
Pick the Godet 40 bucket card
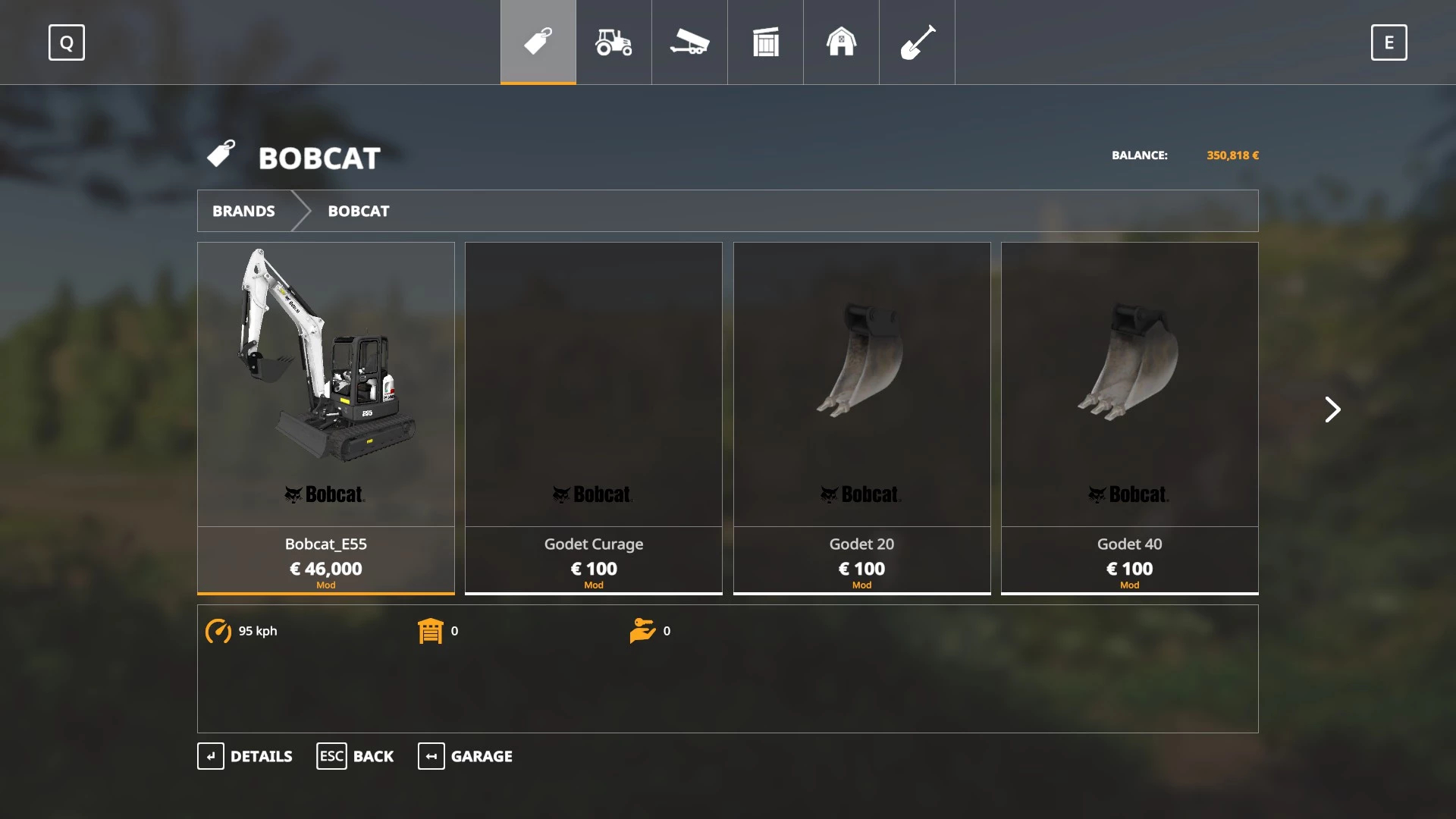tap(1129, 417)
